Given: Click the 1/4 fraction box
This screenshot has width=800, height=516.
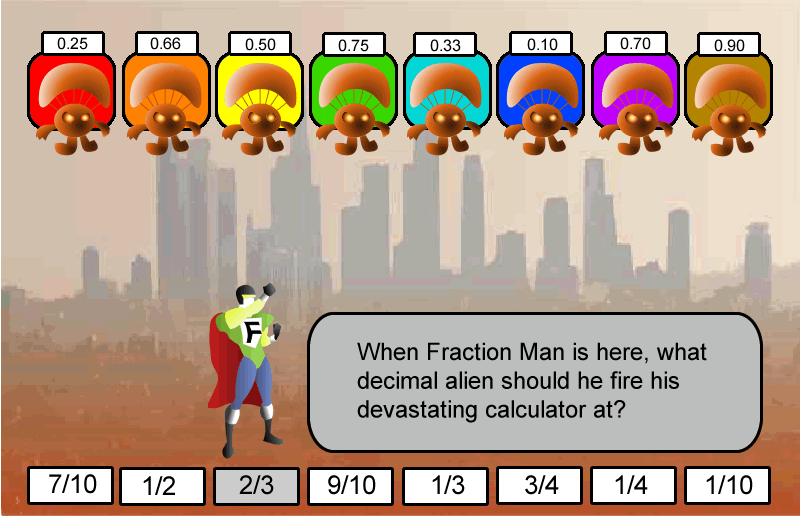Looking at the screenshot, I should click(633, 486).
